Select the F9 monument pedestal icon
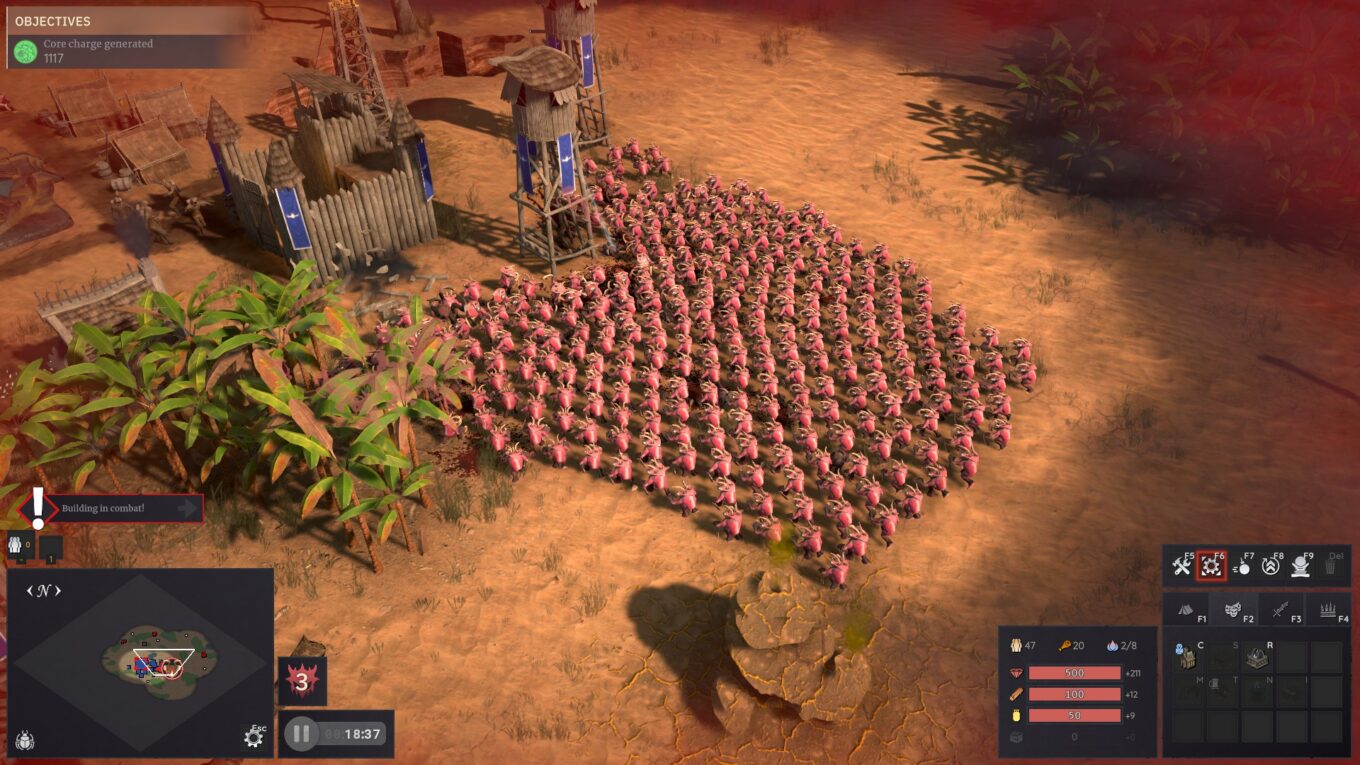Image resolution: width=1360 pixels, height=765 pixels. click(1300, 568)
